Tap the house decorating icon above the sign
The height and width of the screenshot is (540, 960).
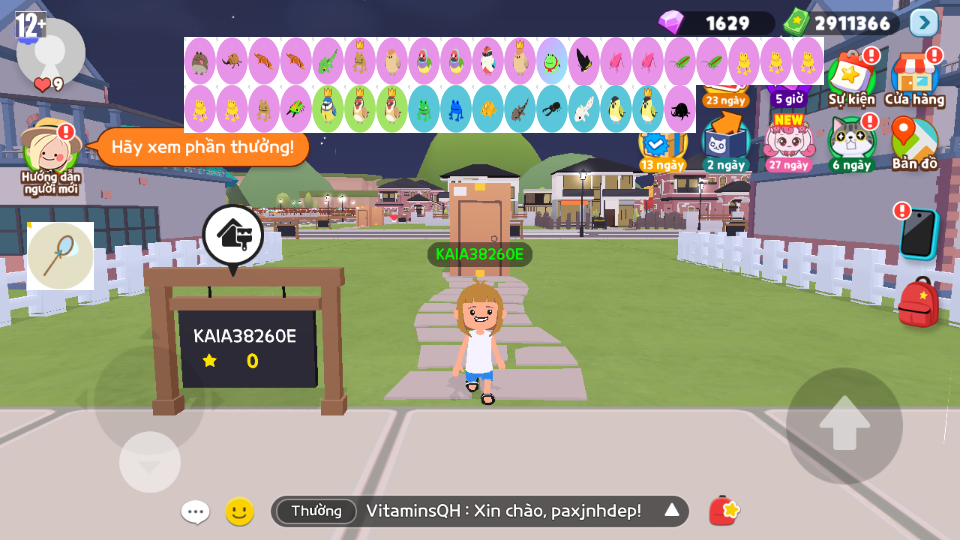click(233, 236)
